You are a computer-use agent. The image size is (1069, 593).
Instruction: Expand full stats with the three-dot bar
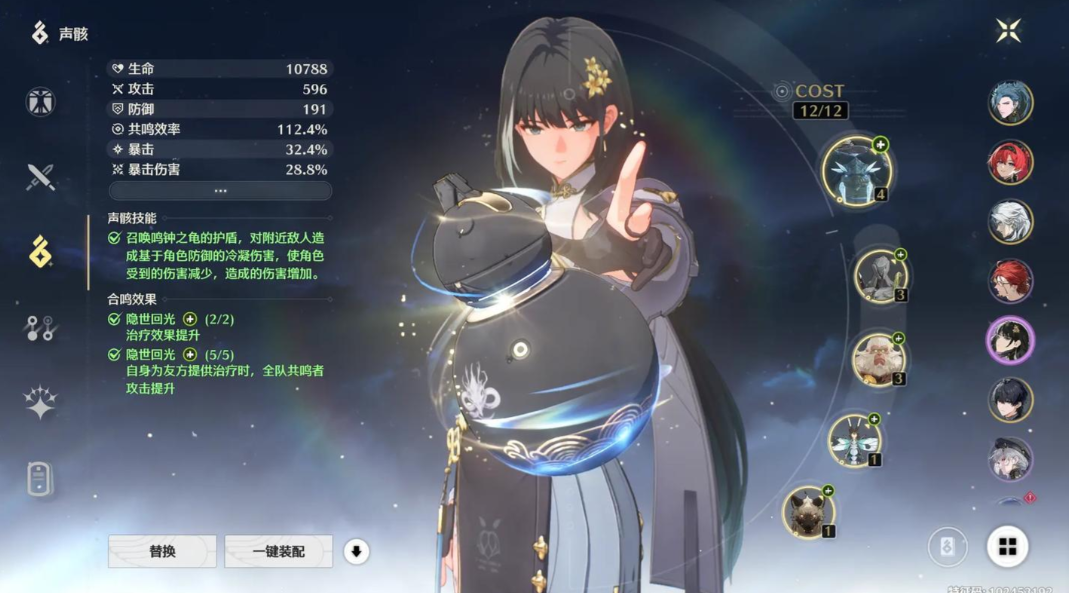click(220, 191)
